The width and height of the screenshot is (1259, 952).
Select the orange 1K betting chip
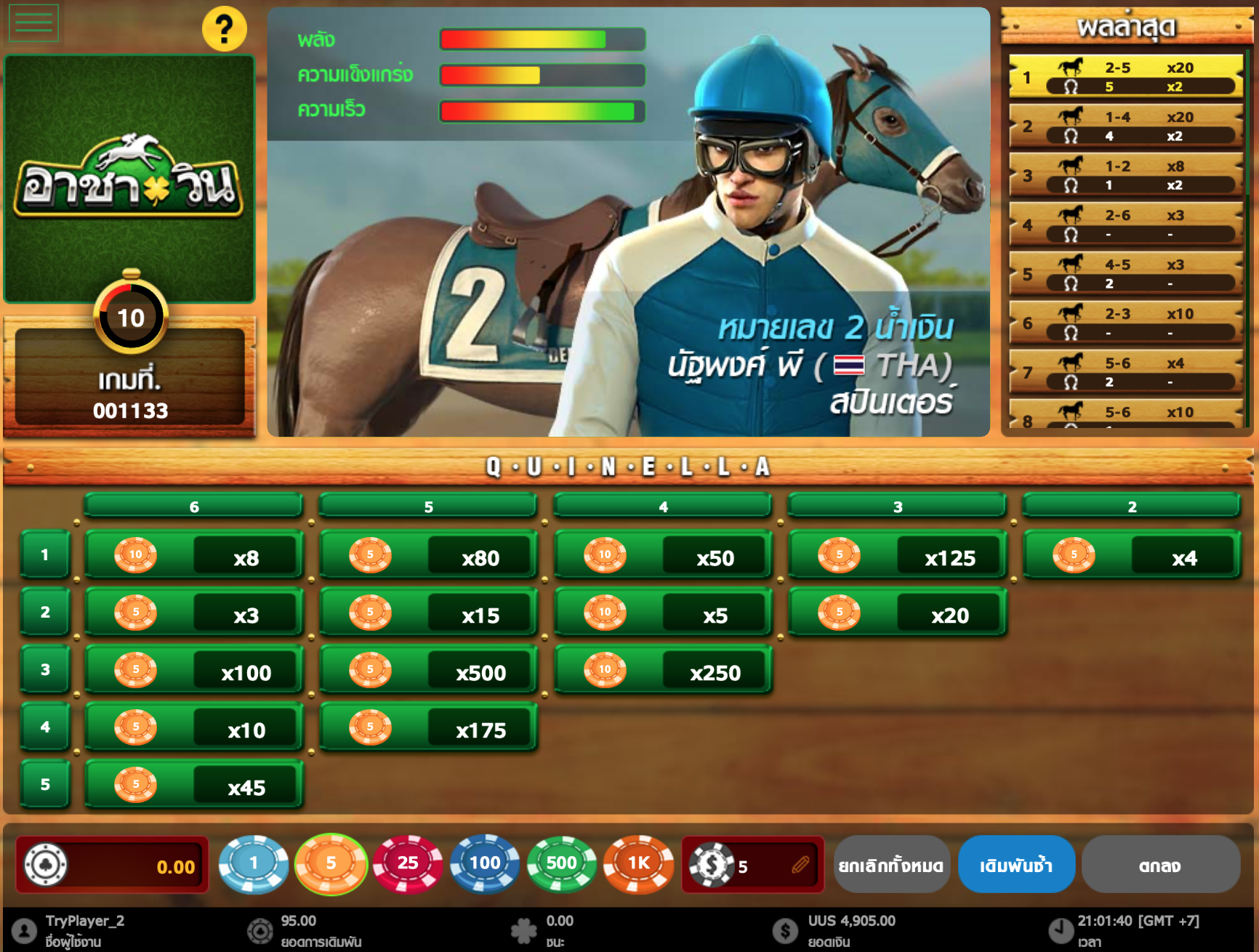point(637,864)
